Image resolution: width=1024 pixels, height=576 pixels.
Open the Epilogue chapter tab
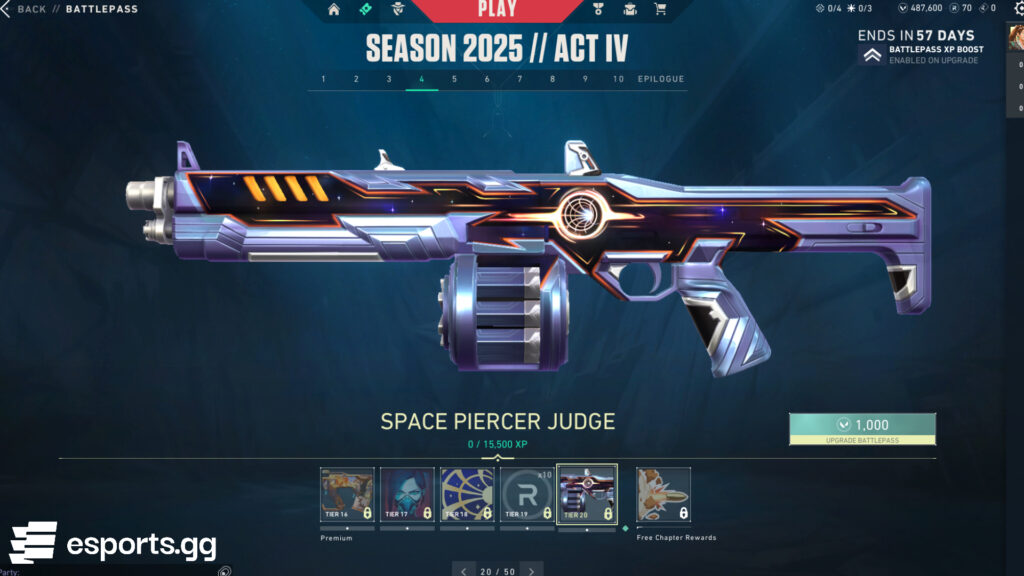(661, 79)
